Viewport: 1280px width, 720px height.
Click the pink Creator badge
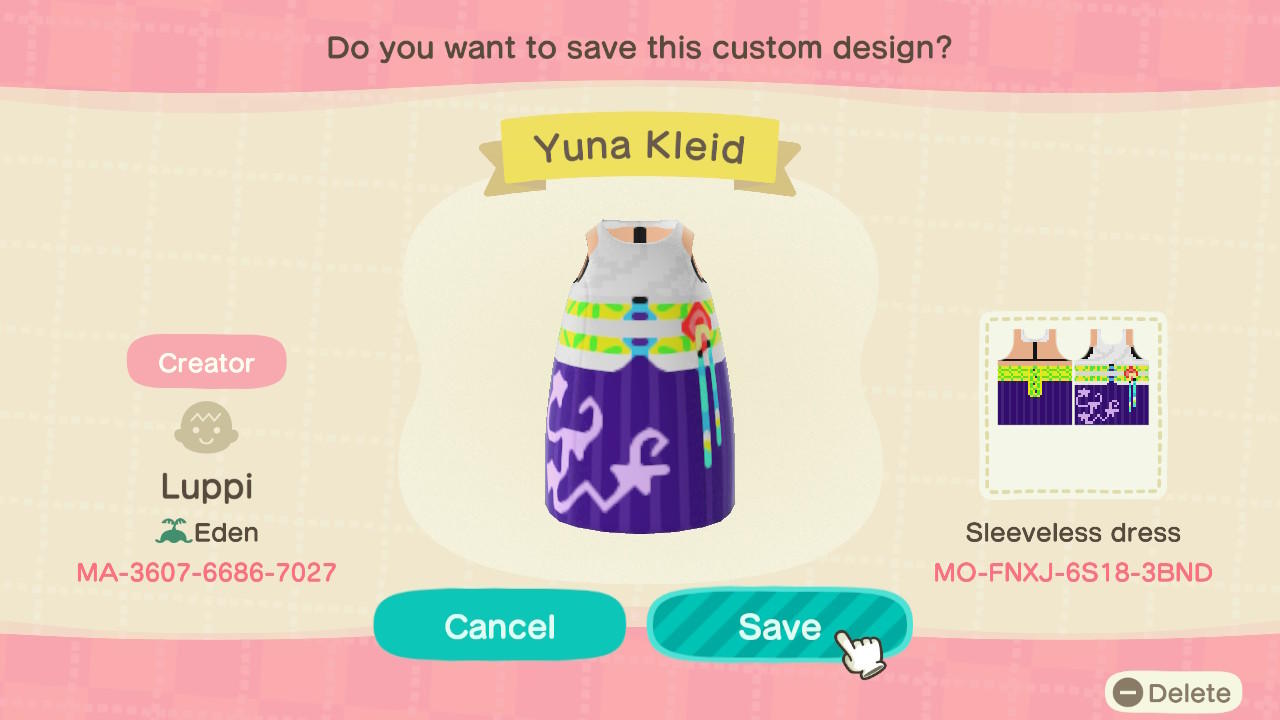point(206,361)
